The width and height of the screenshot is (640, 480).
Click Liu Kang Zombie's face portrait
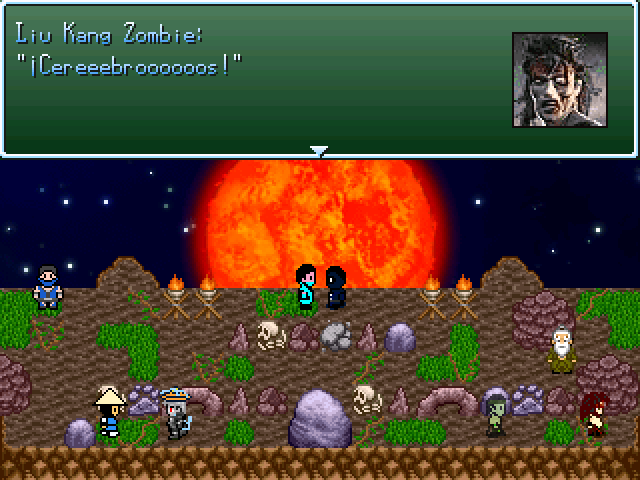[x=560, y=79]
